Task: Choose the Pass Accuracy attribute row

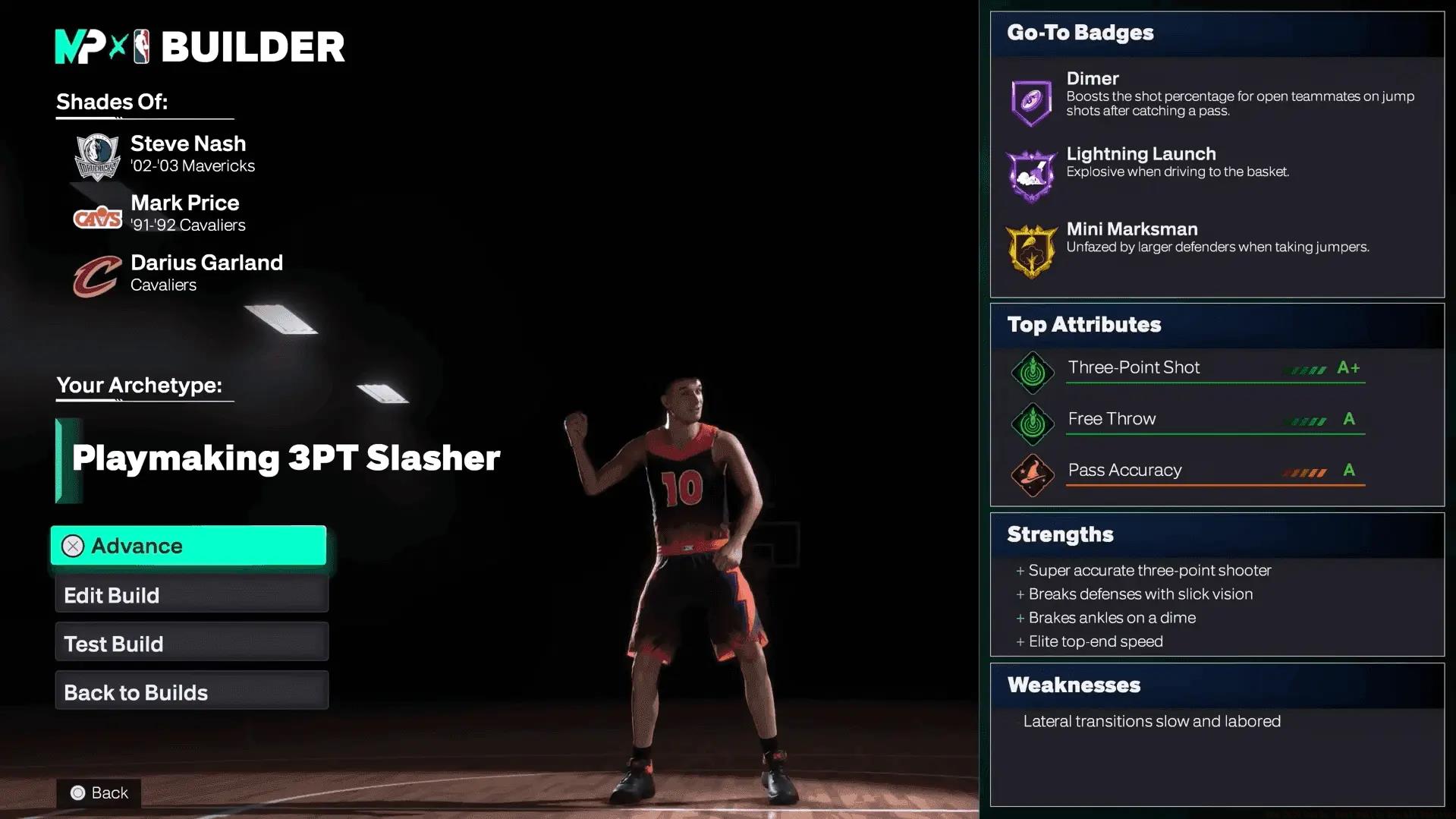Action: coord(1214,471)
